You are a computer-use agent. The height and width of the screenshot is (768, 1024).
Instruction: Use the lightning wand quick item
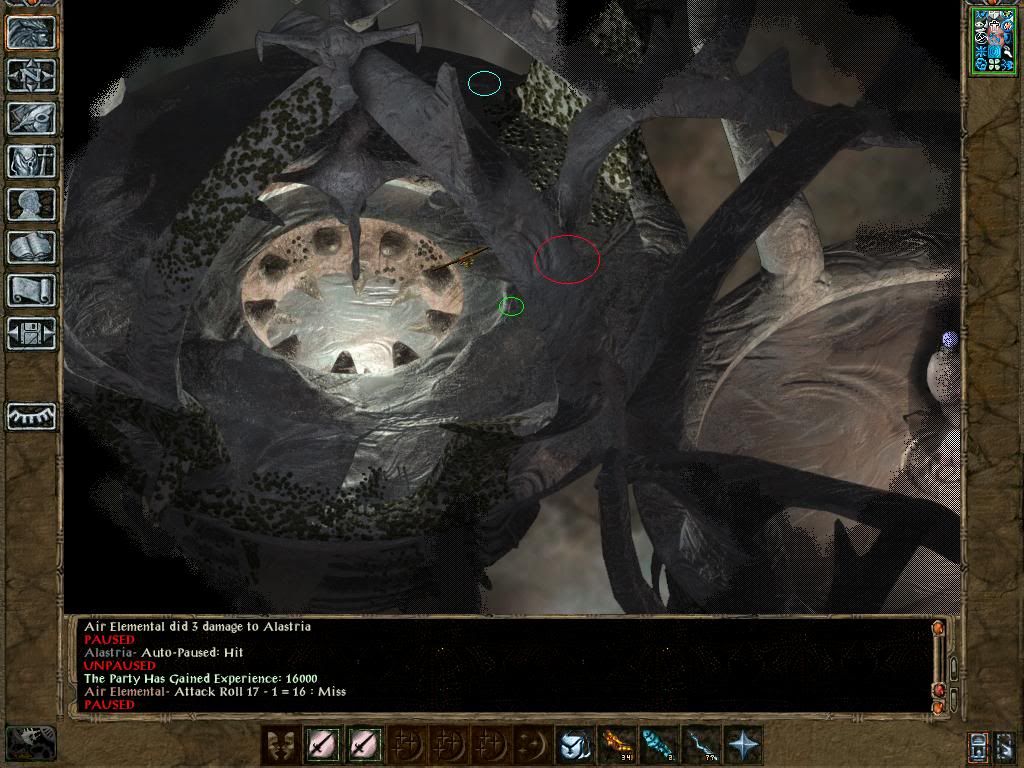click(x=699, y=745)
